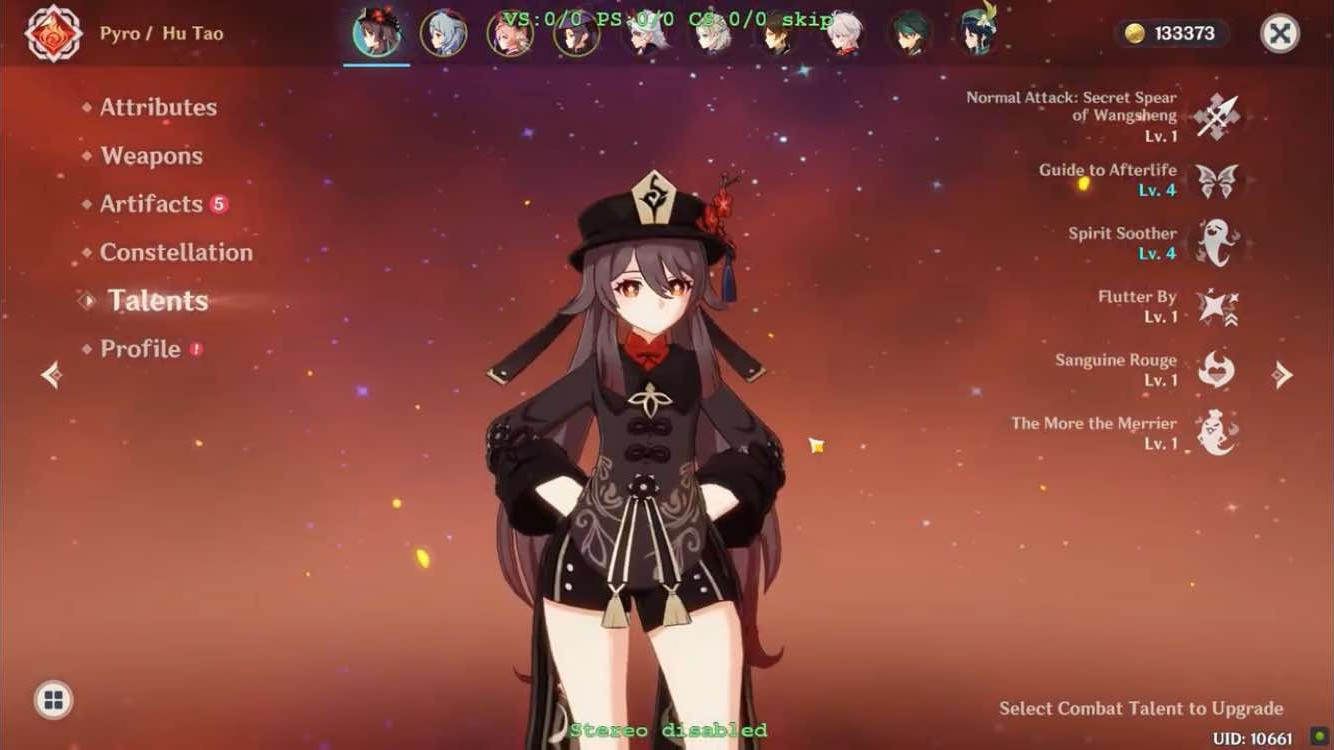Select the Sanguine Rouge passive icon
The height and width of the screenshot is (750, 1334).
click(x=1218, y=369)
